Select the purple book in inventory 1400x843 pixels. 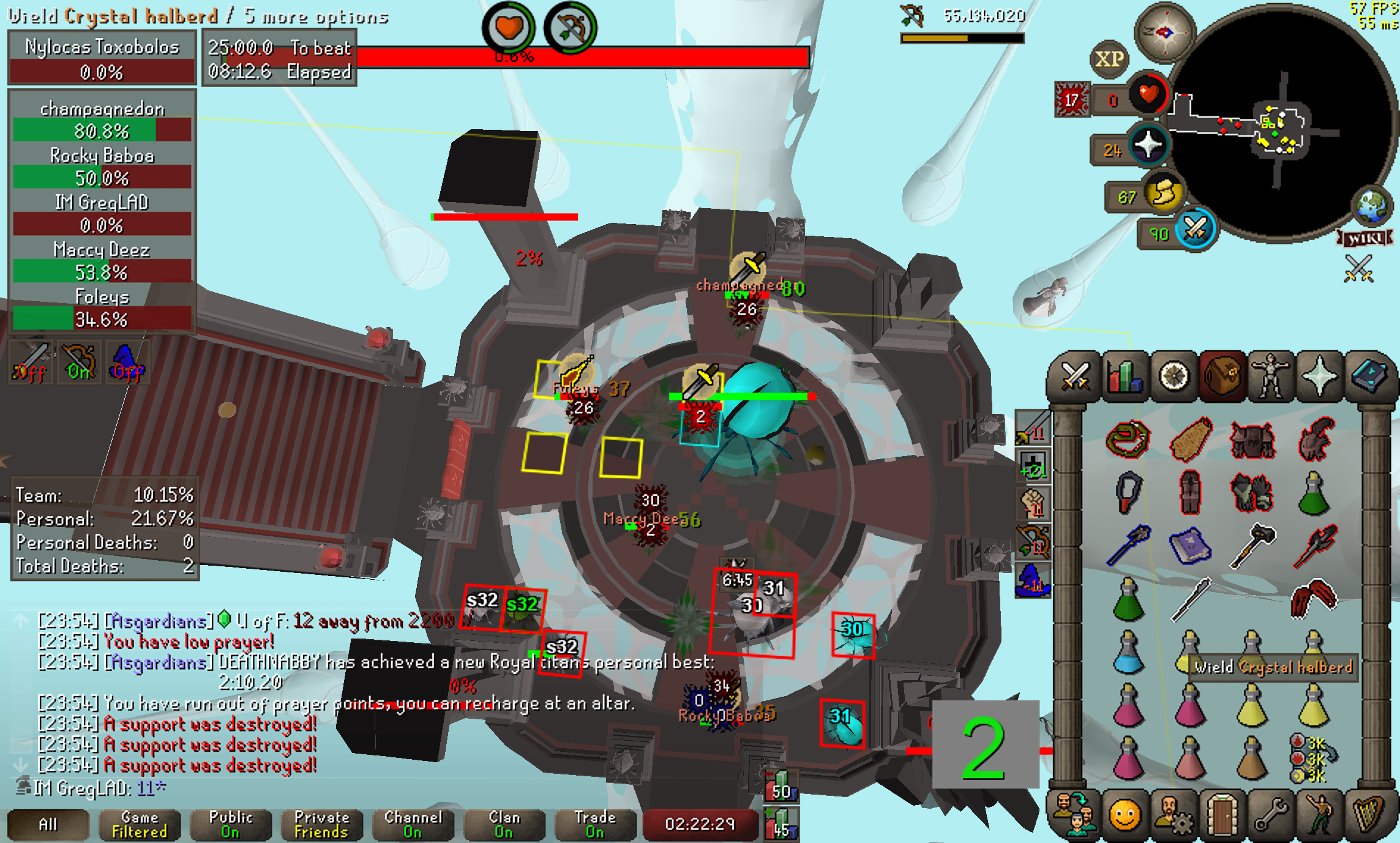click(1189, 545)
